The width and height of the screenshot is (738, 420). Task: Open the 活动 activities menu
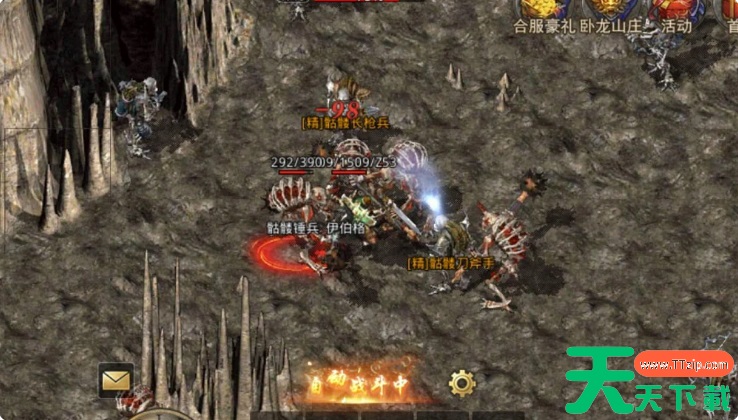click(x=669, y=14)
